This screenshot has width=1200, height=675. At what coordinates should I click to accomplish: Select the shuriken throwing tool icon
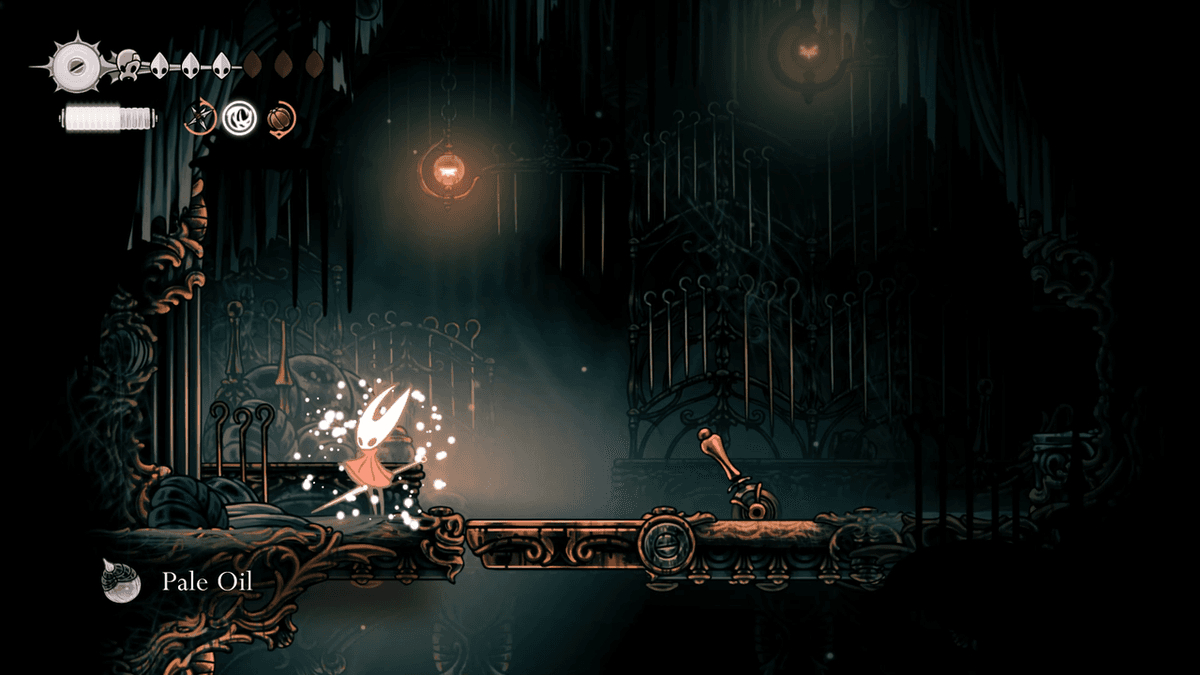point(201,118)
